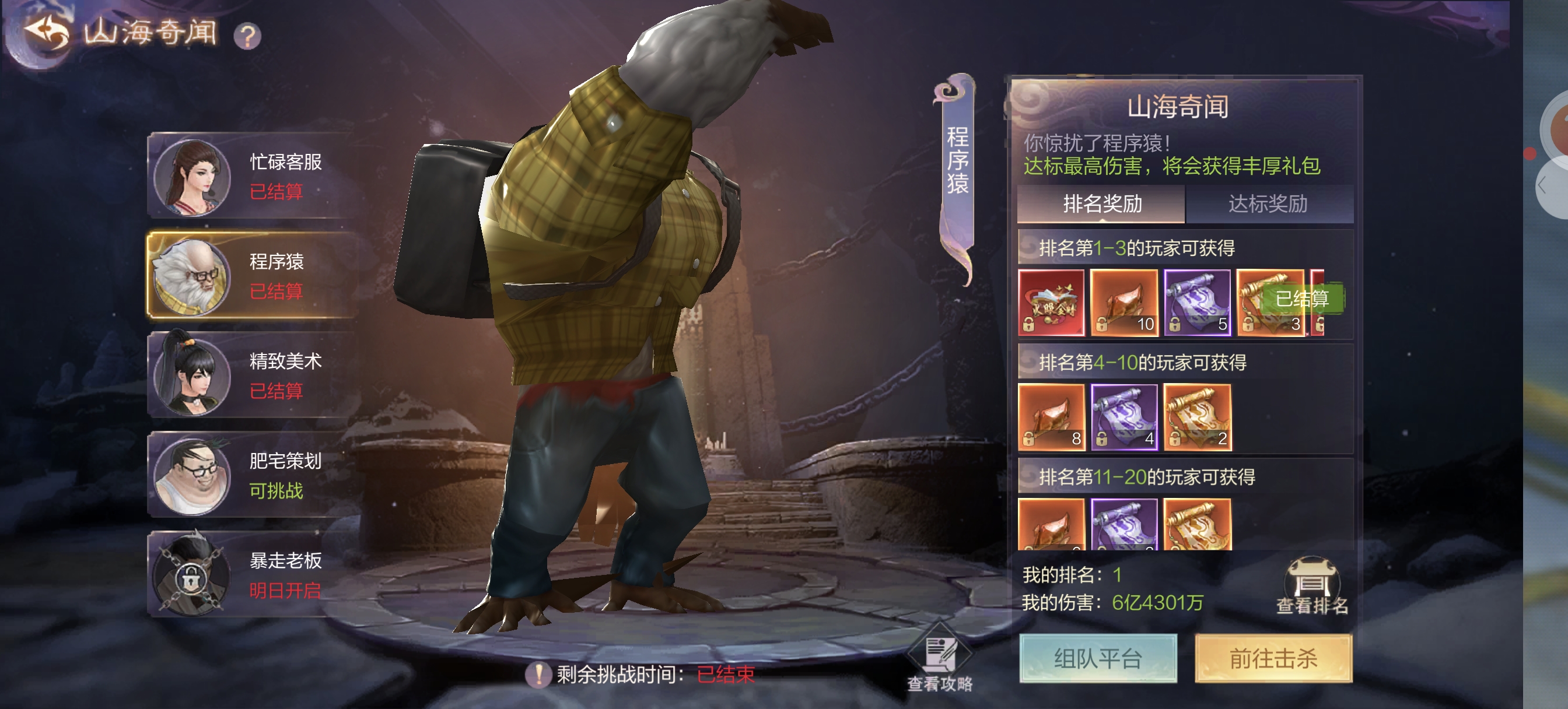Go back using the return arrow
Image resolution: width=1568 pixels, height=709 pixels.
(x=47, y=31)
